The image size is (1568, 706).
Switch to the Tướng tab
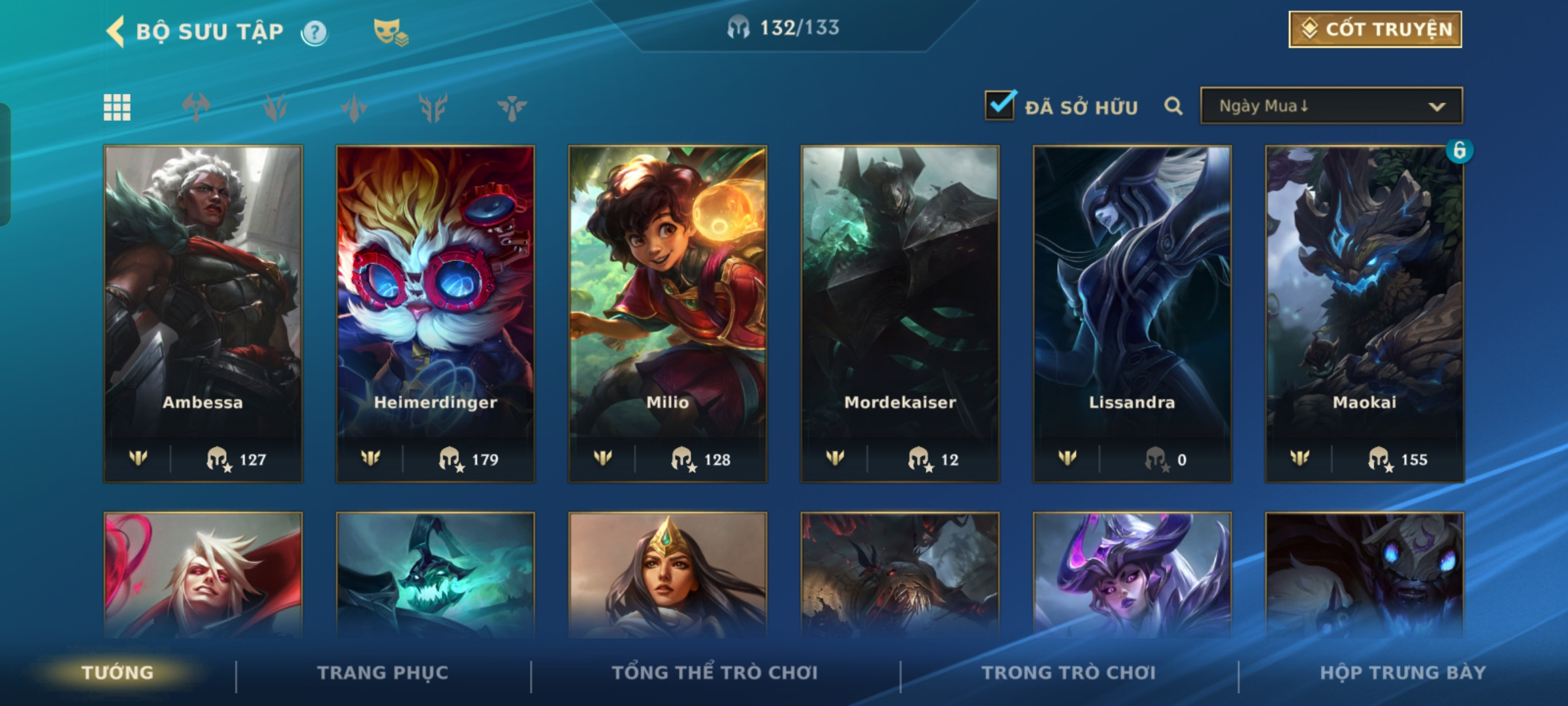(118, 673)
